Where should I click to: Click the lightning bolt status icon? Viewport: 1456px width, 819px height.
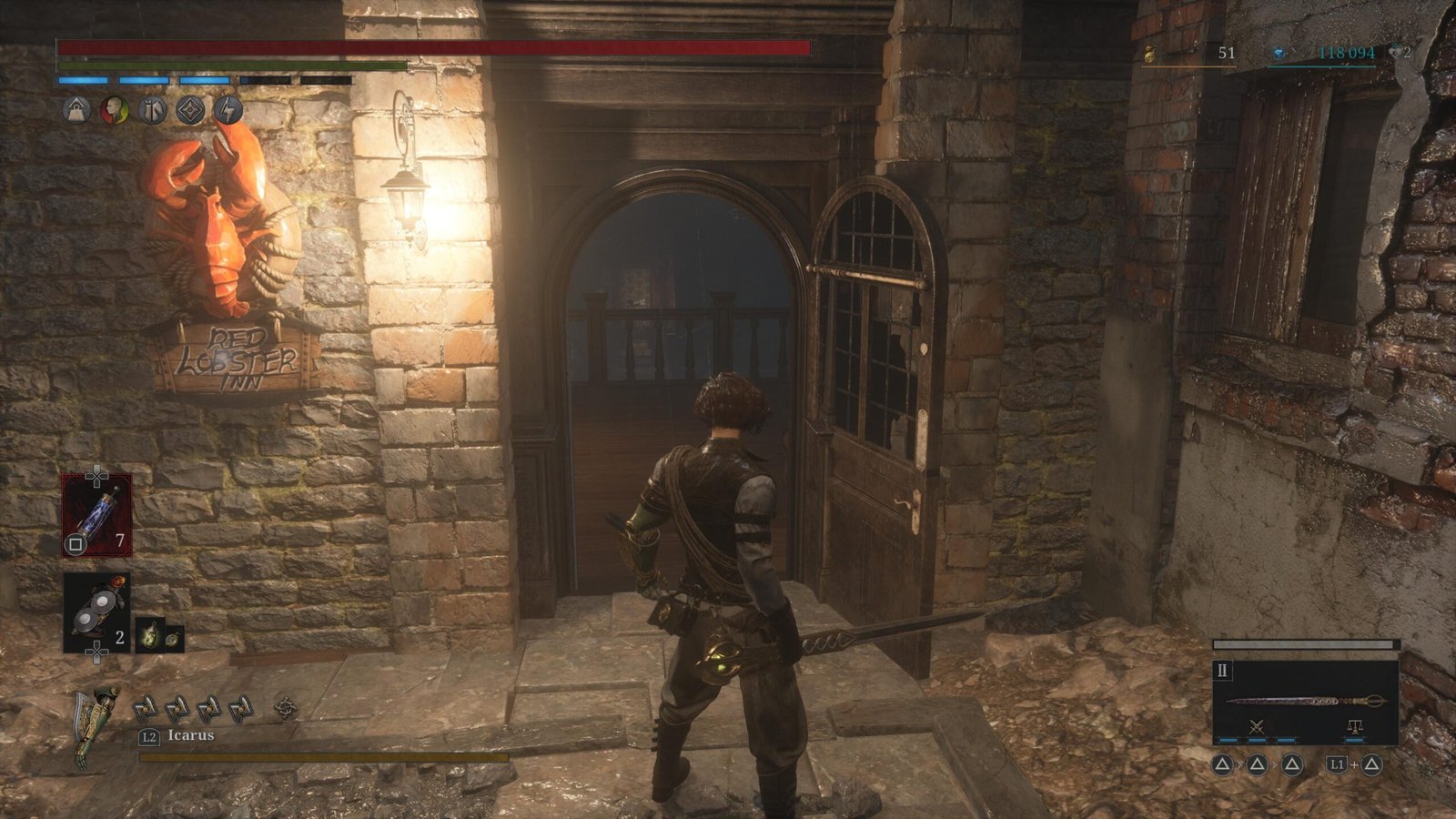227,111
